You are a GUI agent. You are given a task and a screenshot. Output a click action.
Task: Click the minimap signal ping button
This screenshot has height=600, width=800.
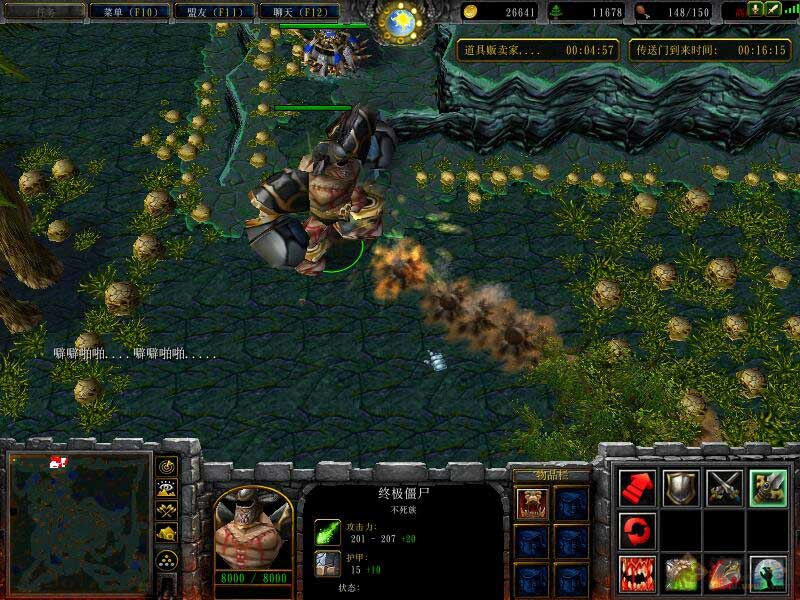(167, 466)
